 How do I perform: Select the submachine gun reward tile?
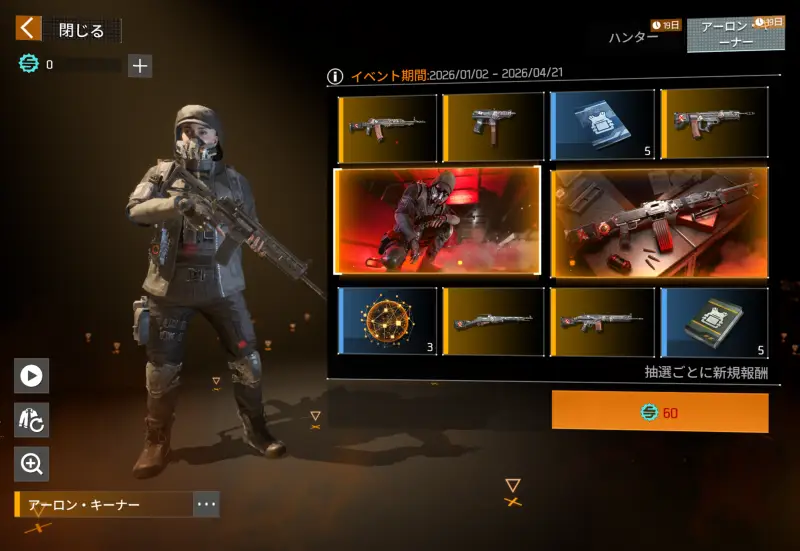click(x=494, y=127)
